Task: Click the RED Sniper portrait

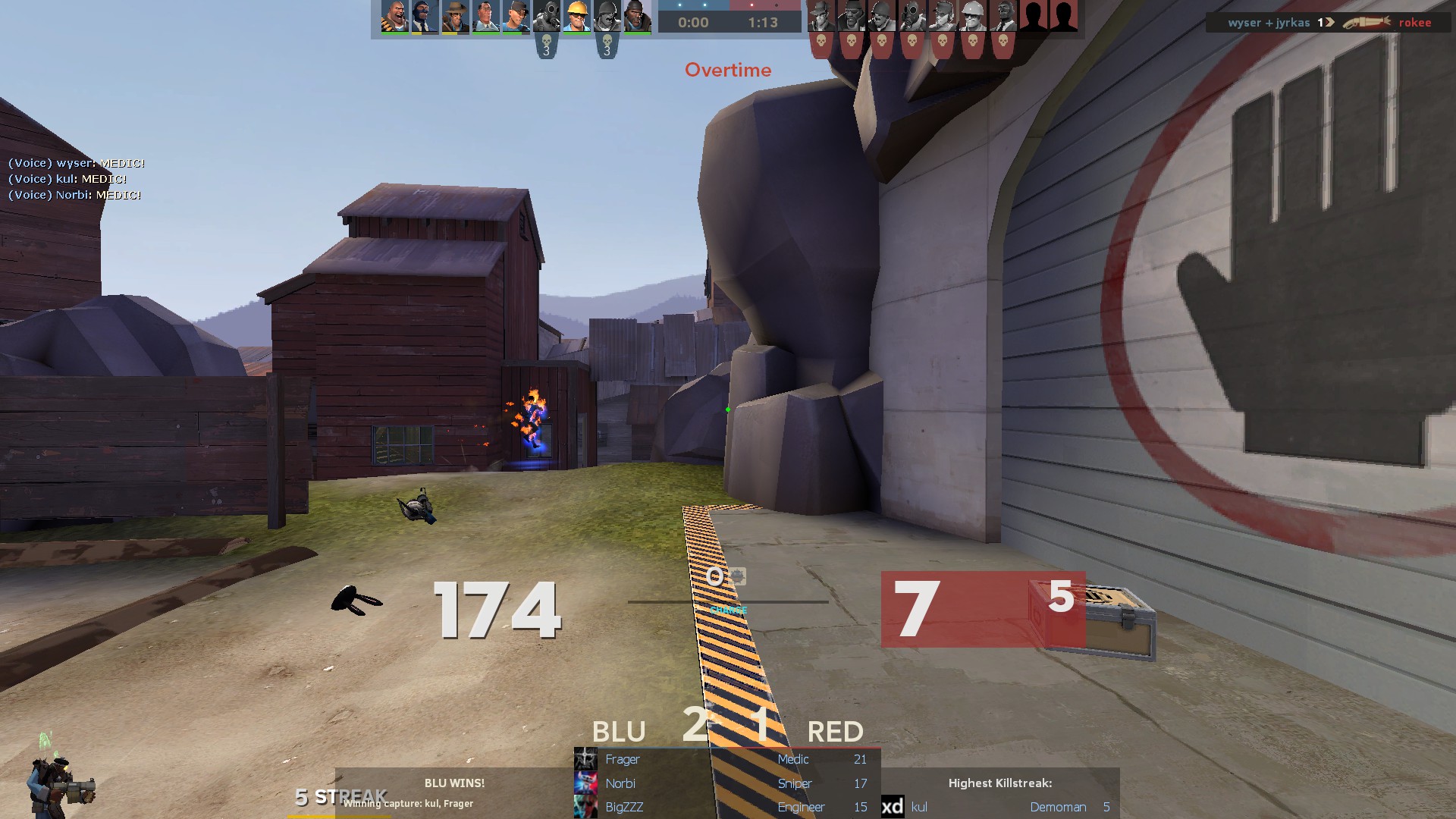Action: point(821,17)
